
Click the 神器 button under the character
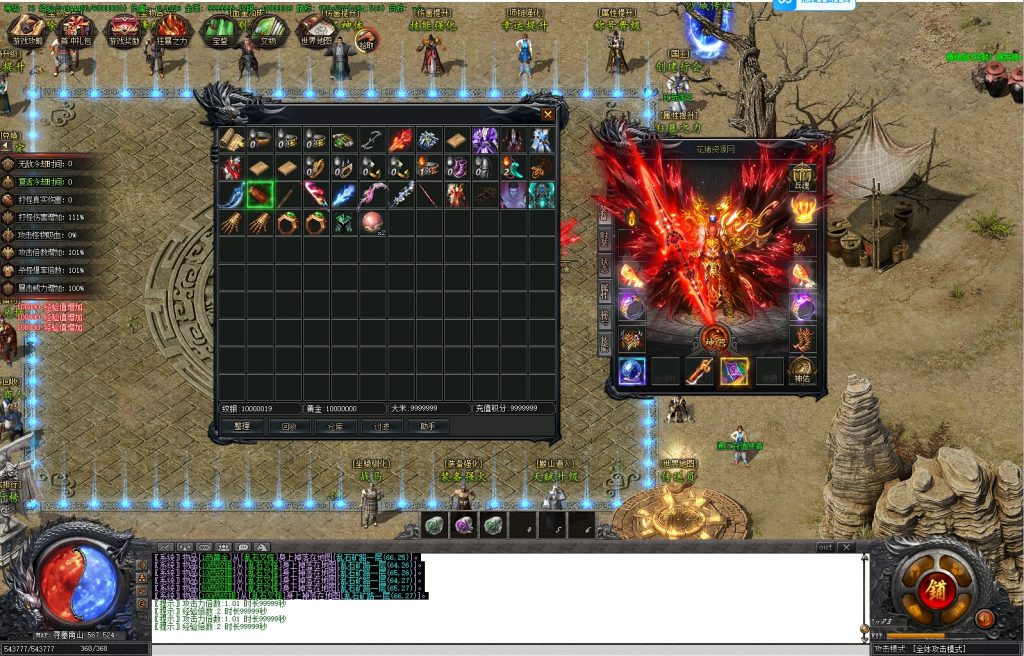pyautogui.click(x=715, y=338)
